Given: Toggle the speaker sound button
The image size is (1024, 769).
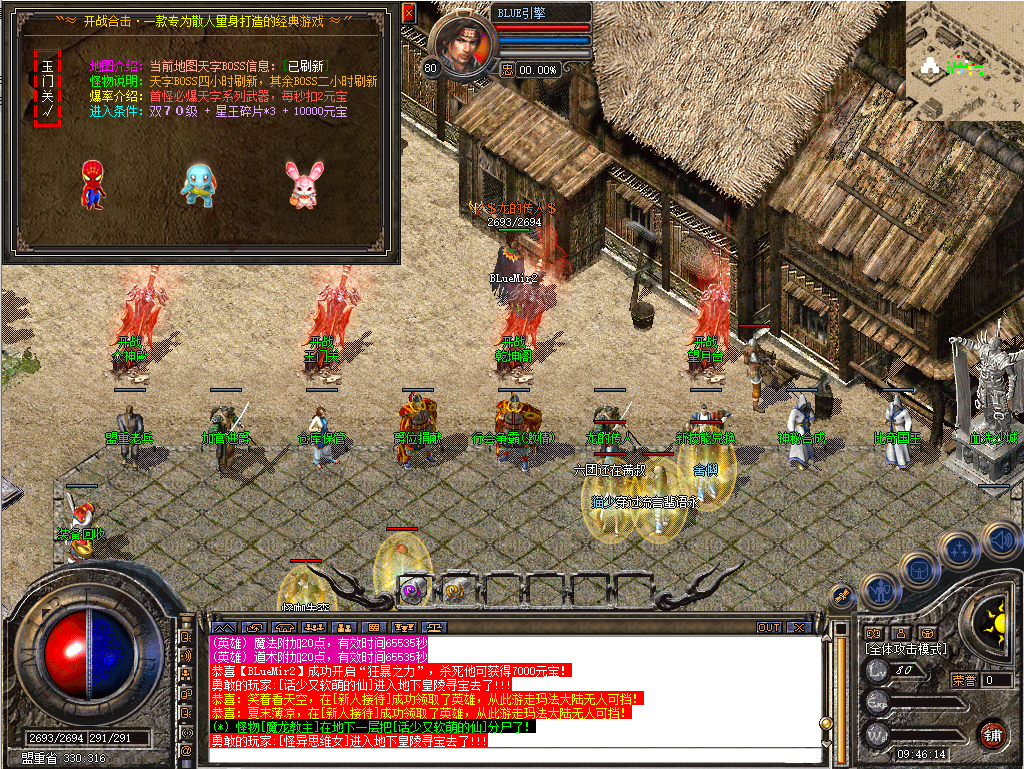Looking at the screenshot, I should (1000, 541).
